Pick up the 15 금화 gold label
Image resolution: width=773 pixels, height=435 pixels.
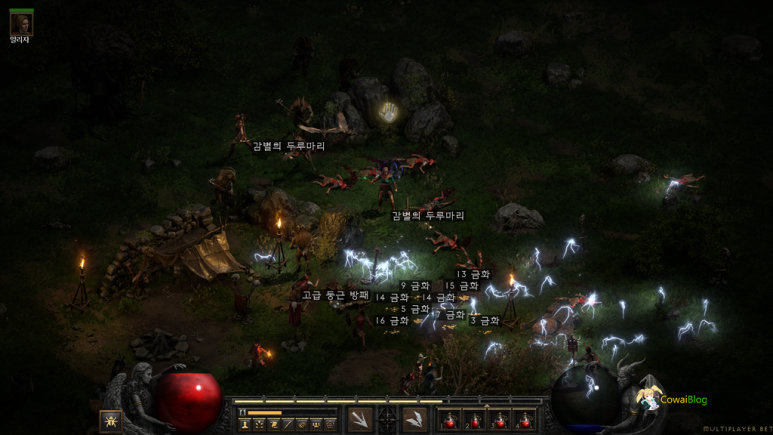click(x=463, y=286)
